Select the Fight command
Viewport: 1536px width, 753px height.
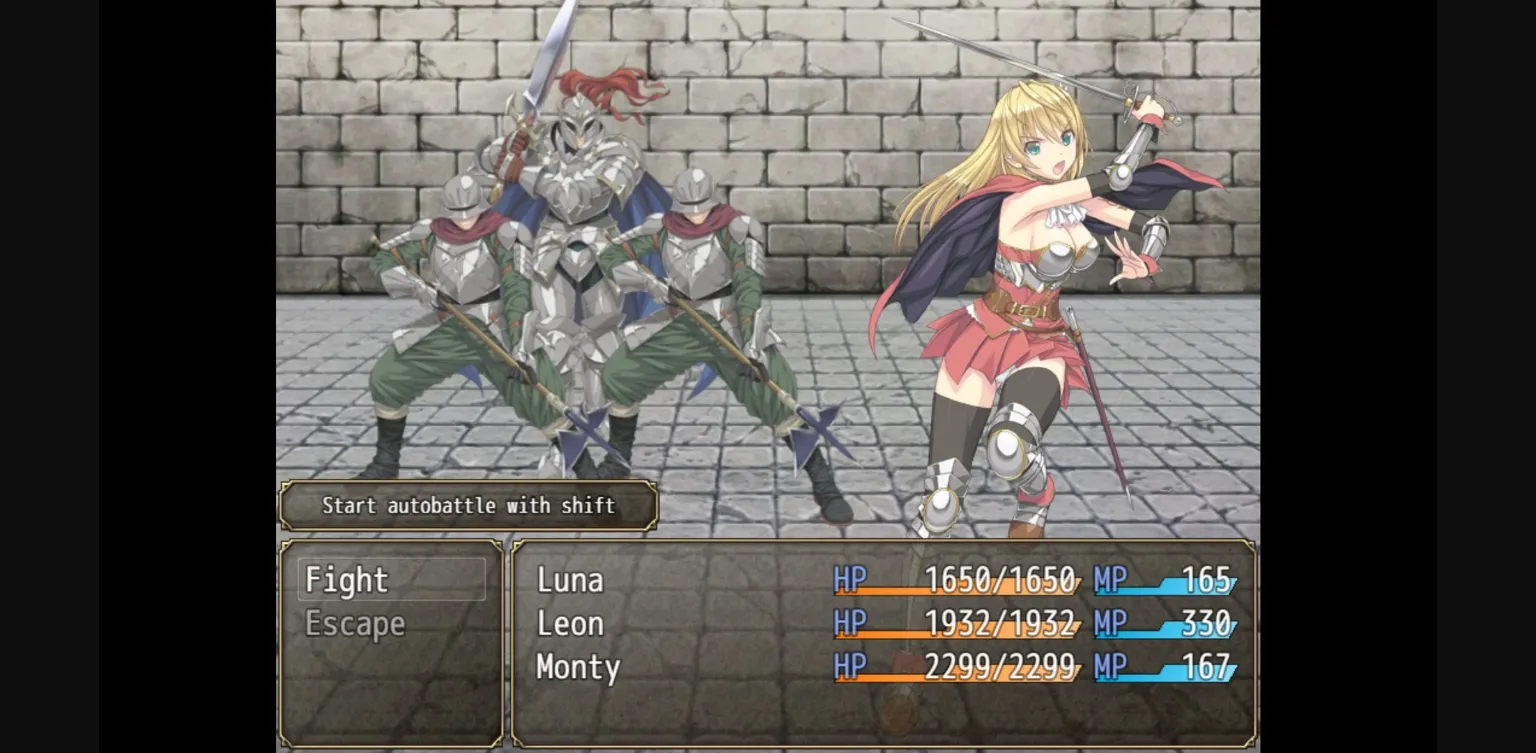391,580
